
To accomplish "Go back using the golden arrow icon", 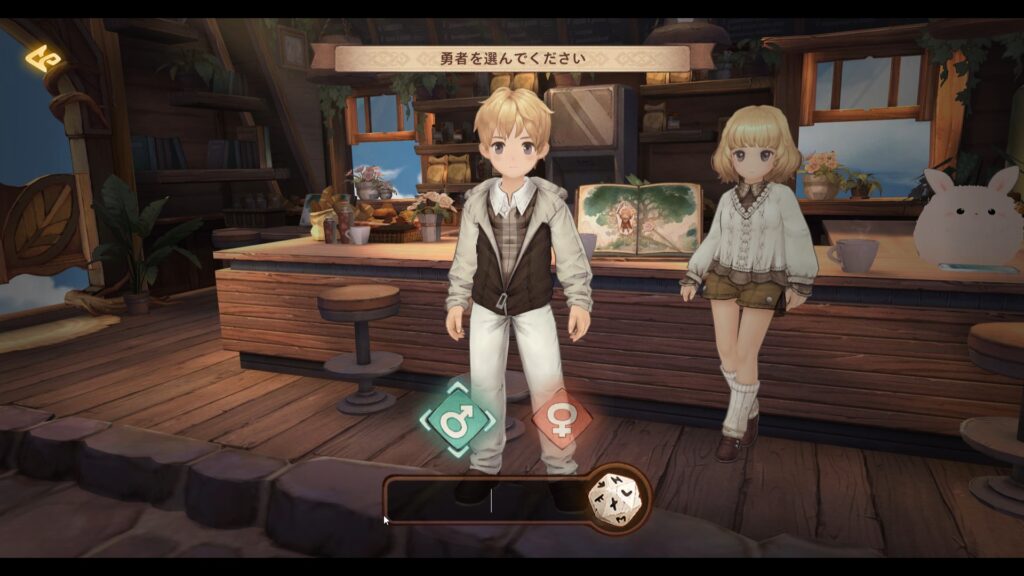I will [43, 59].
